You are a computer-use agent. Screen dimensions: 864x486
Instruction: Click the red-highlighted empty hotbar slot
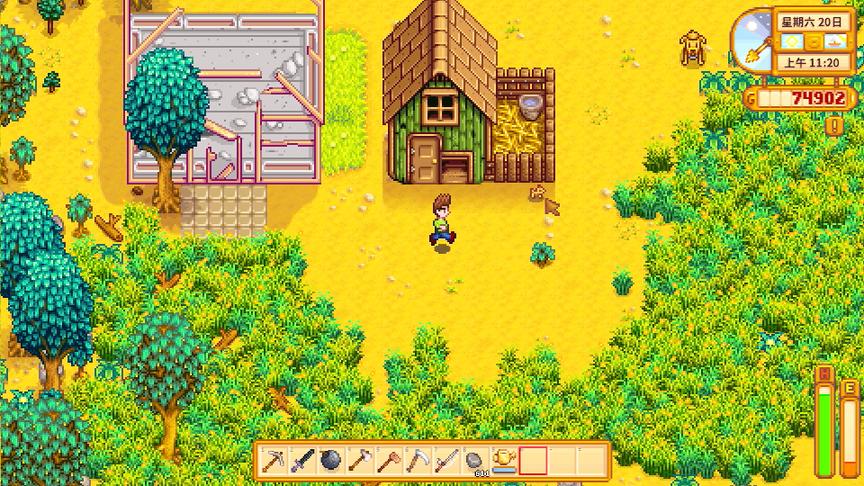pos(534,461)
